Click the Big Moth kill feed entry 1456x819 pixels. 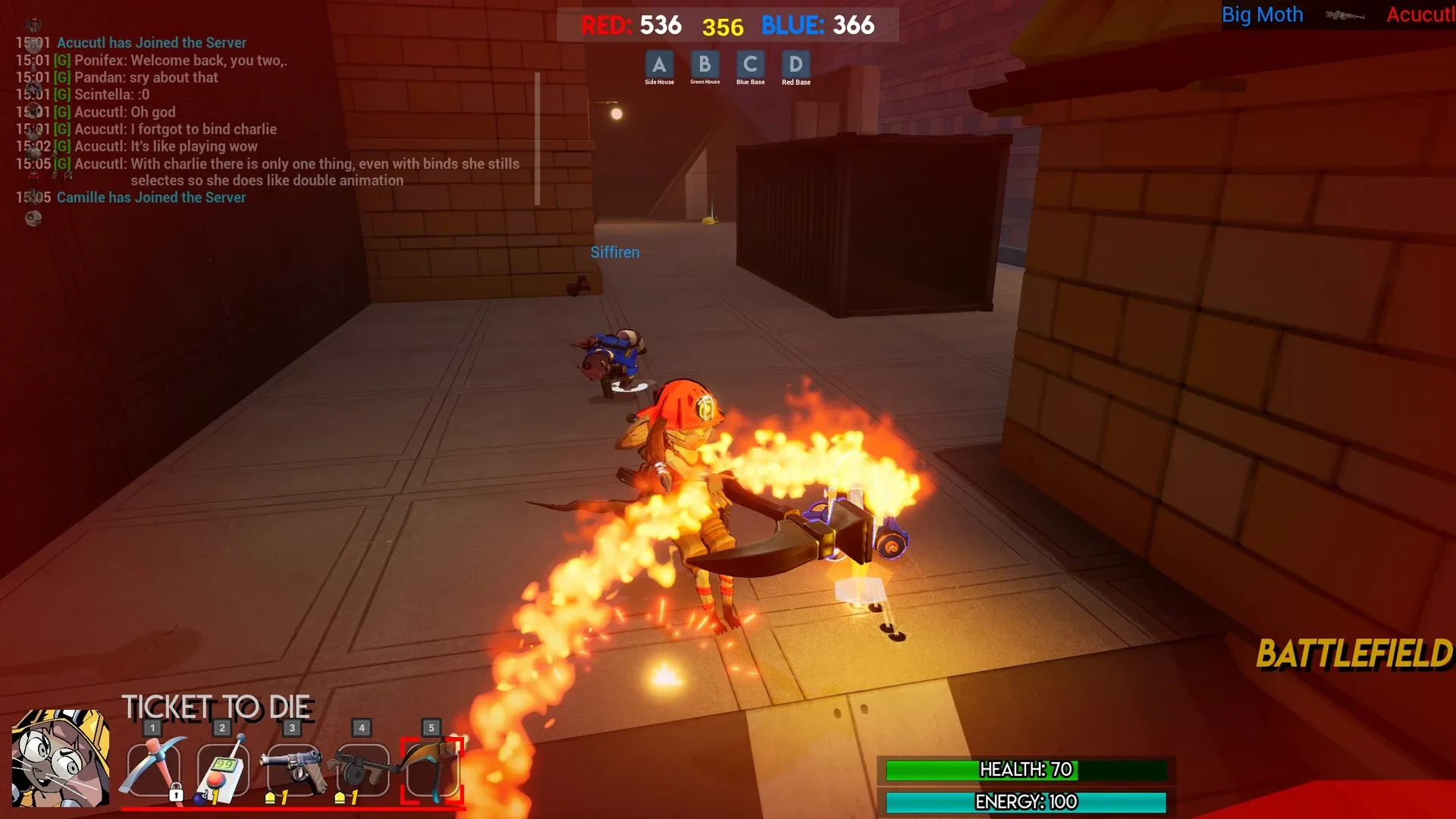point(1262,14)
